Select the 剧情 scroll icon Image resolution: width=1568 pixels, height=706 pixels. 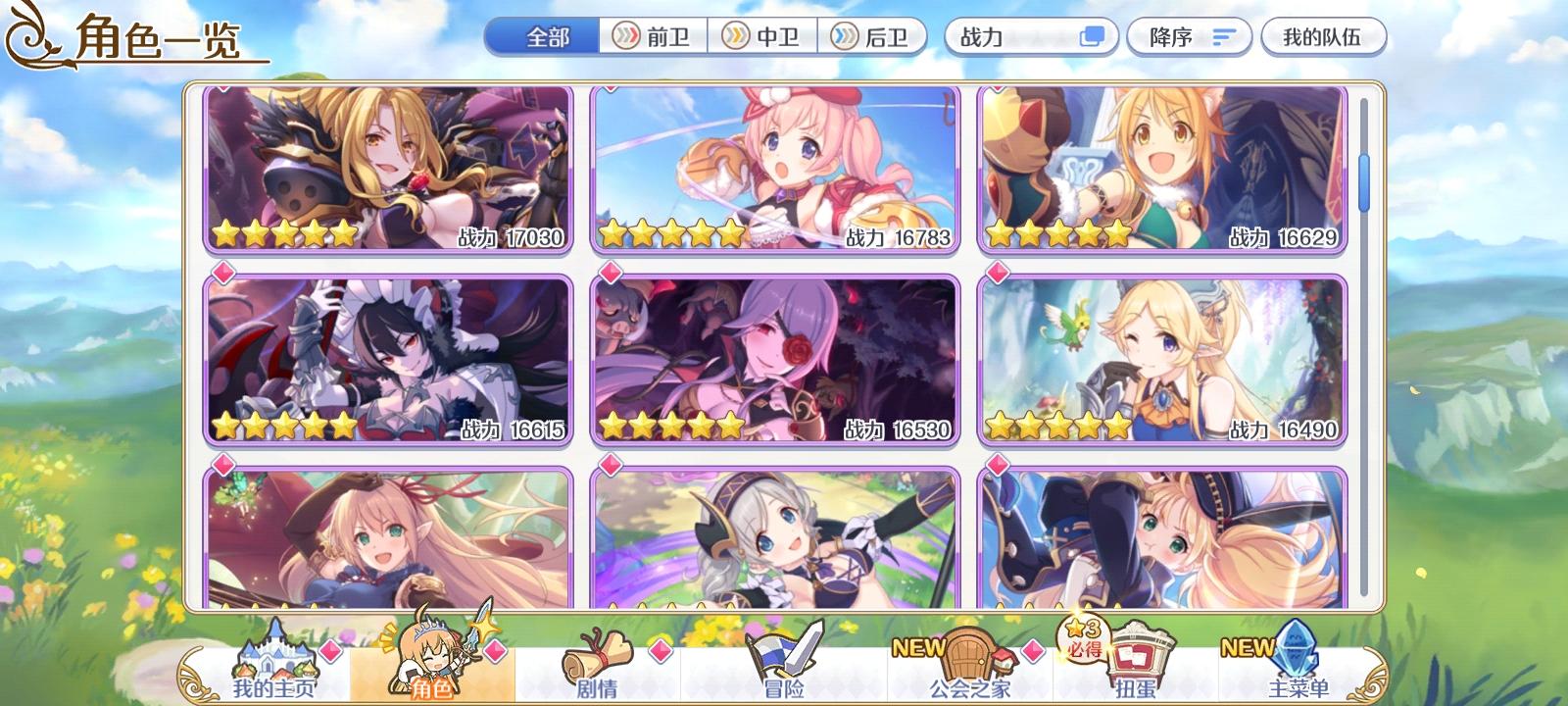click(x=598, y=652)
